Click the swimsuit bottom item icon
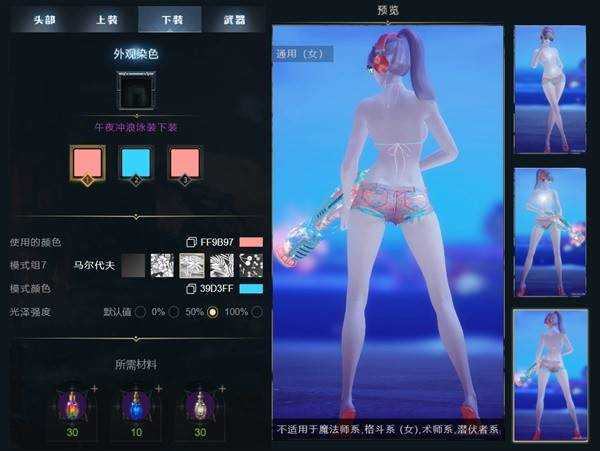 tap(137, 92)
